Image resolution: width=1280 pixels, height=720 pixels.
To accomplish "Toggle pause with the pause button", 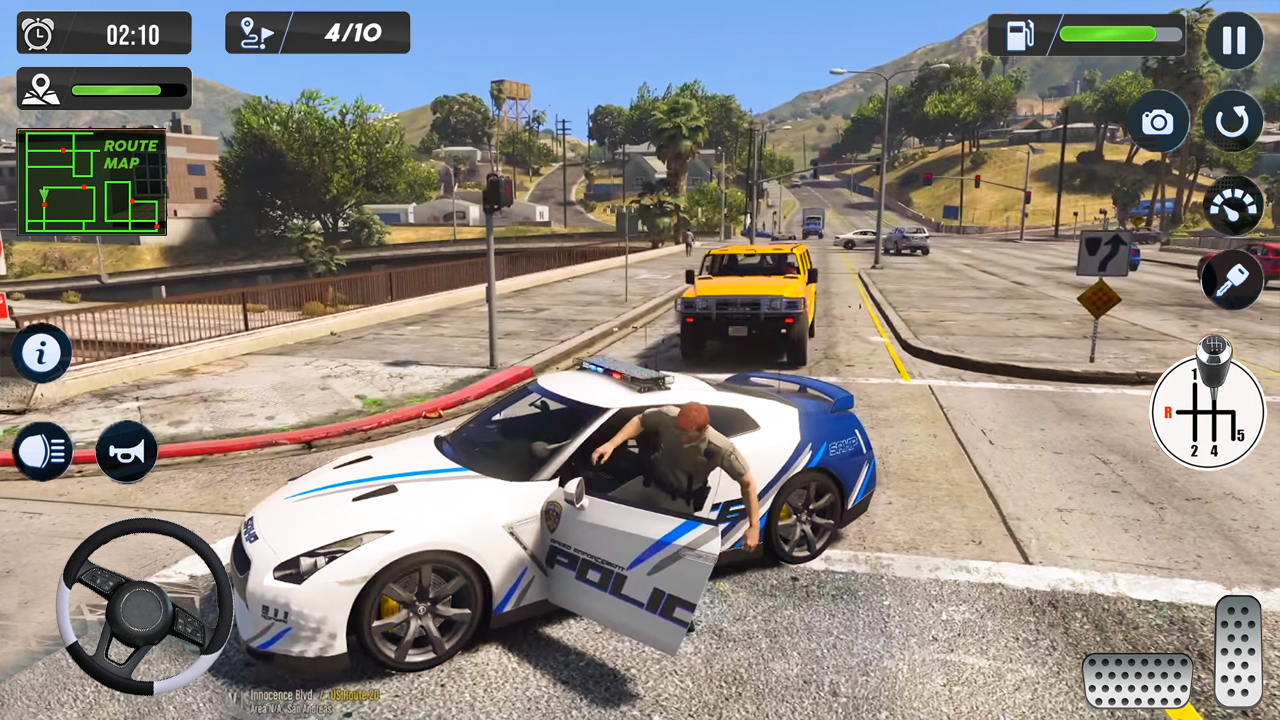I will coord(1232,39).
